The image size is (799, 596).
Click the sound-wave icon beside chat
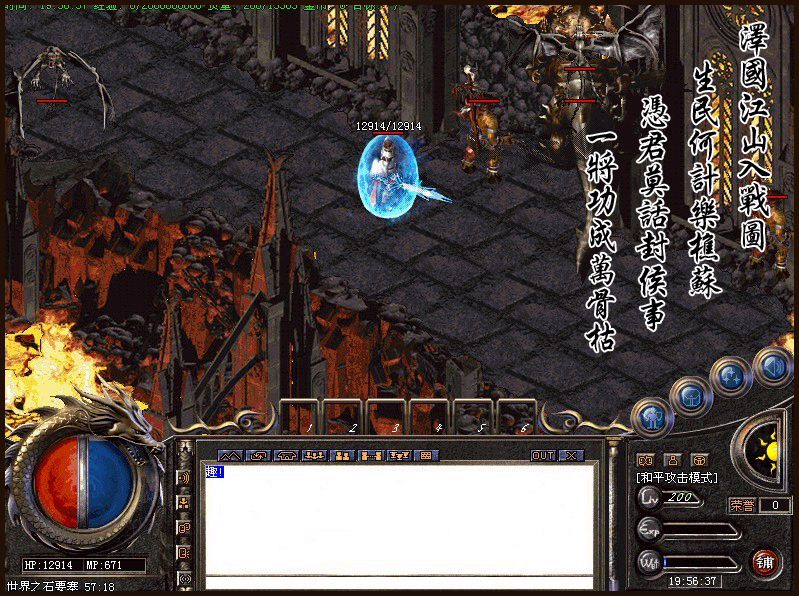click(184, 477)
